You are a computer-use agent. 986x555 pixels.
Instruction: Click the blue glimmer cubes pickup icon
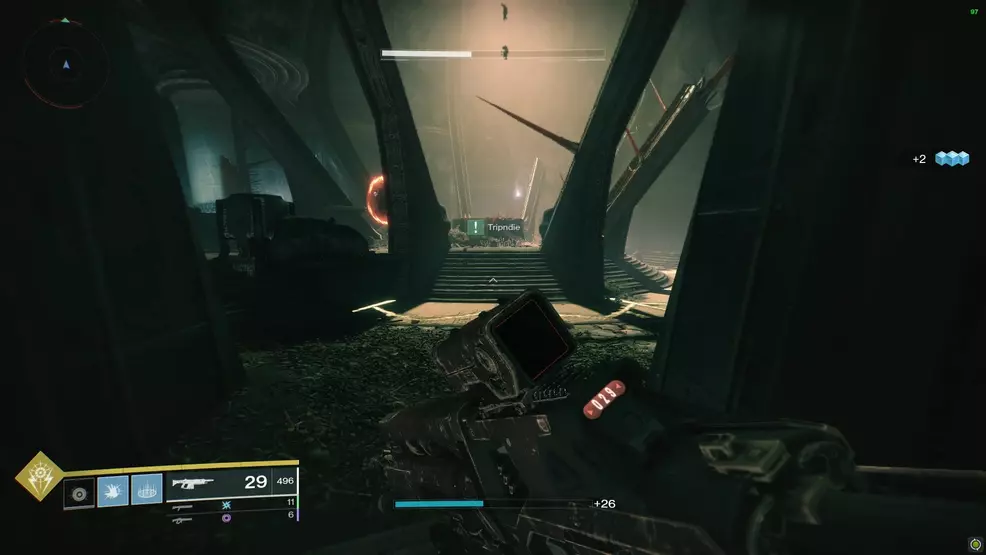click(x=952, y=159)
